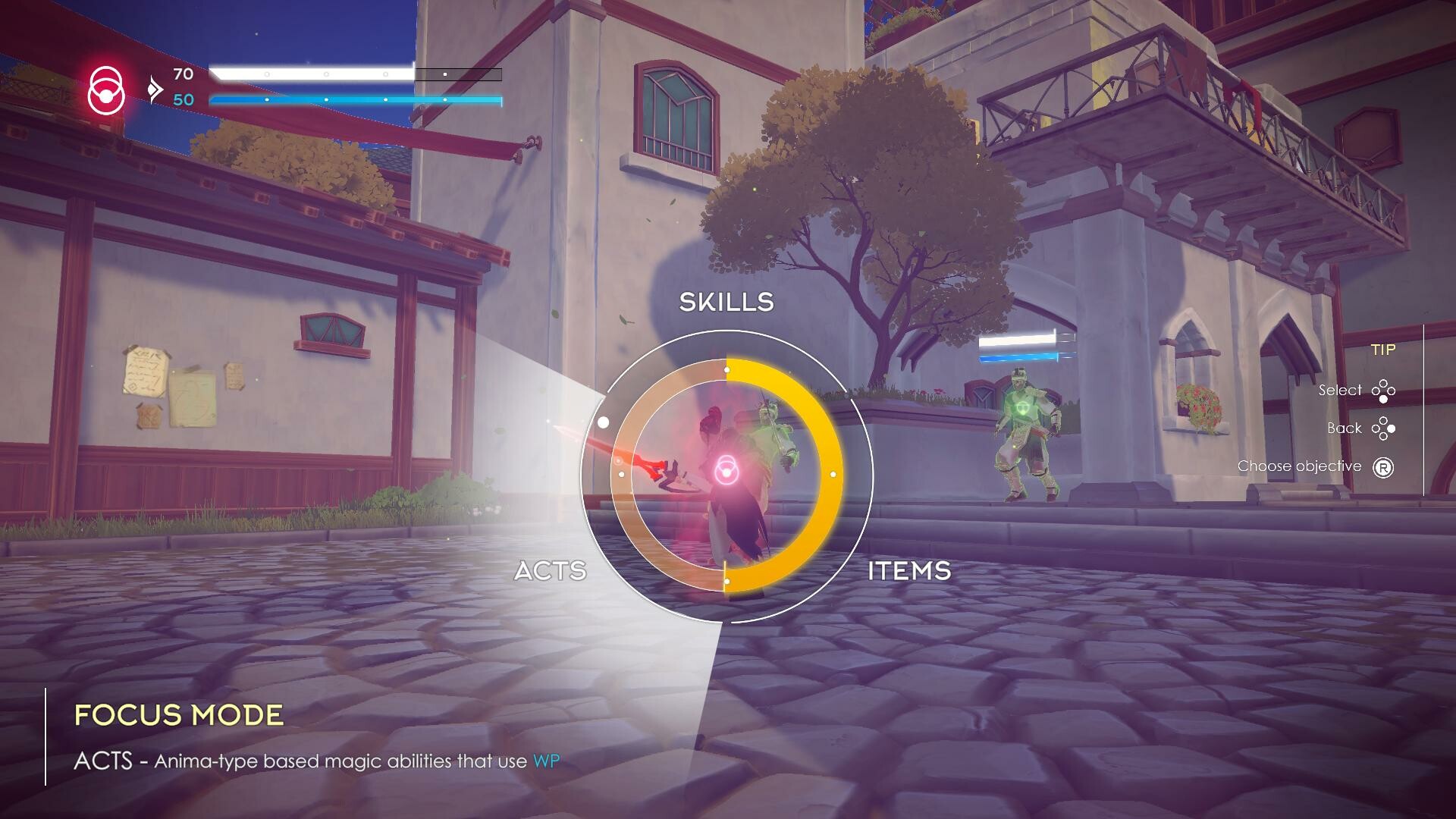Select the SKILLS segment of the command wheel
Image resolution: width=1456 pixels, height=819 pixels.
click(726, 303)
